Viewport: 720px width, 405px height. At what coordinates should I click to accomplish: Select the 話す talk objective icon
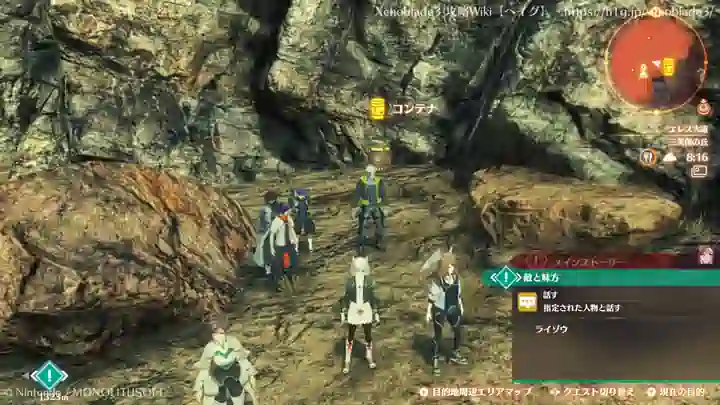(527, 301)
